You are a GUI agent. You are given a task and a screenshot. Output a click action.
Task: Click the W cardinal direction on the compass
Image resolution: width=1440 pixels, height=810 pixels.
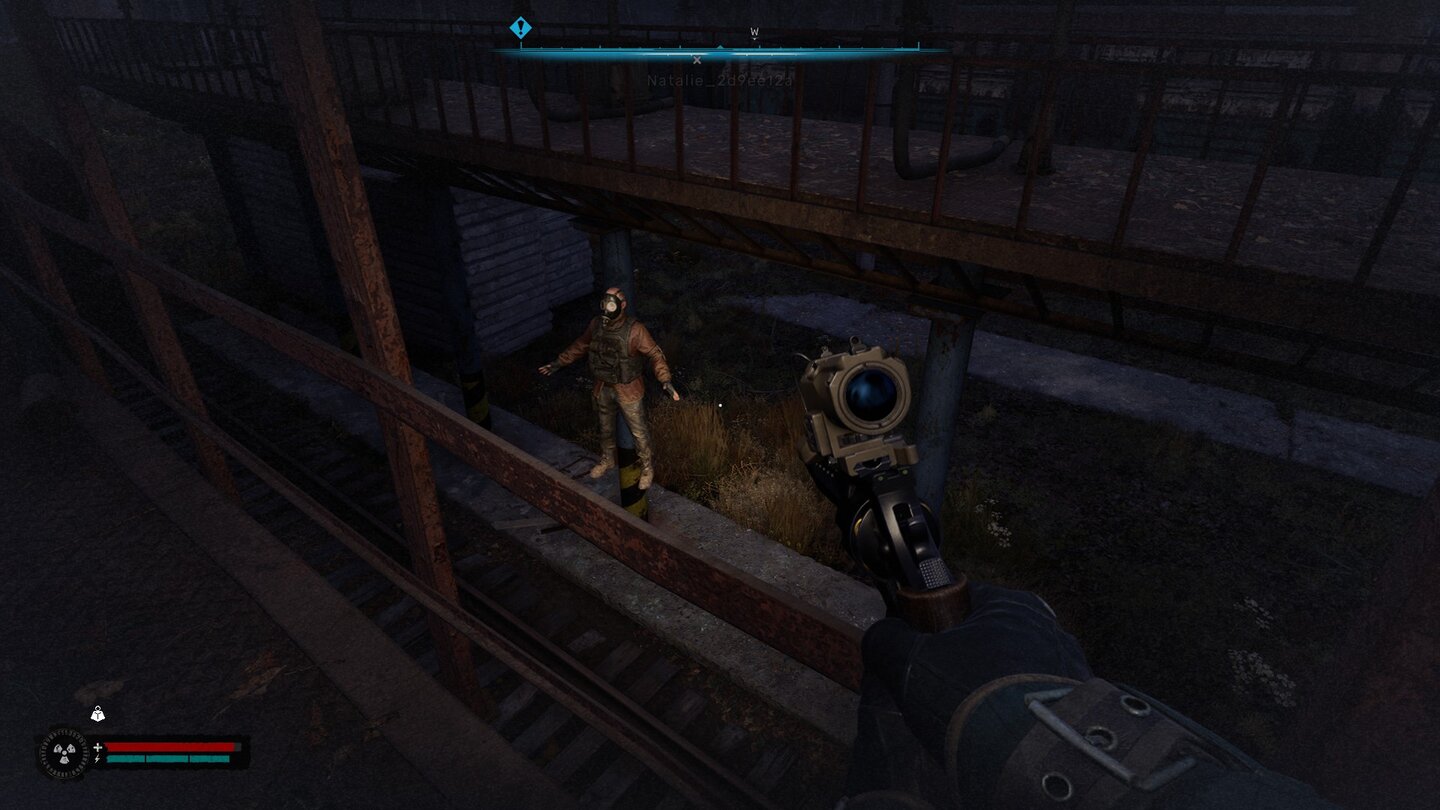[754, 32]
